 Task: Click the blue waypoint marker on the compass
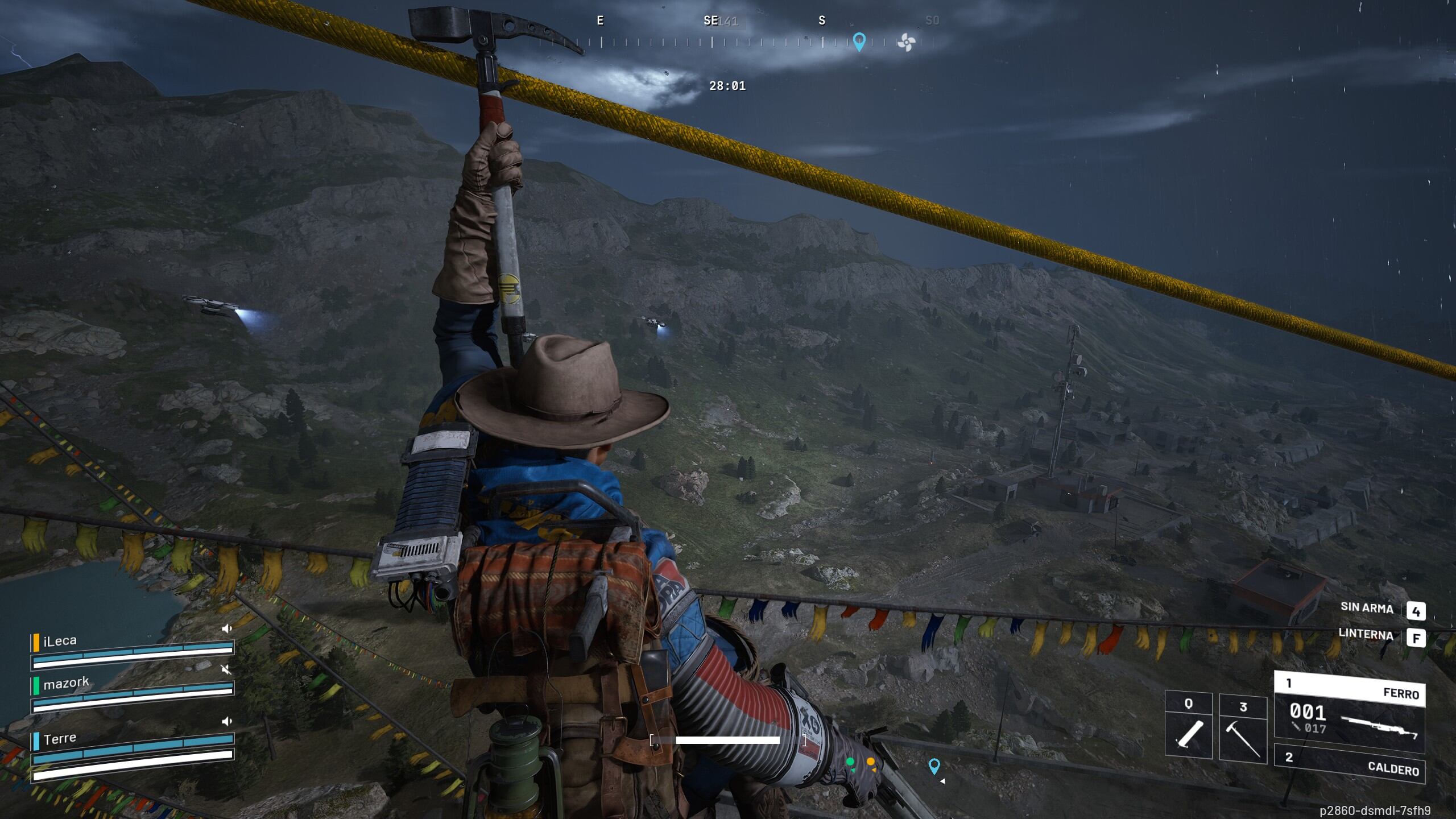point(859,42)
